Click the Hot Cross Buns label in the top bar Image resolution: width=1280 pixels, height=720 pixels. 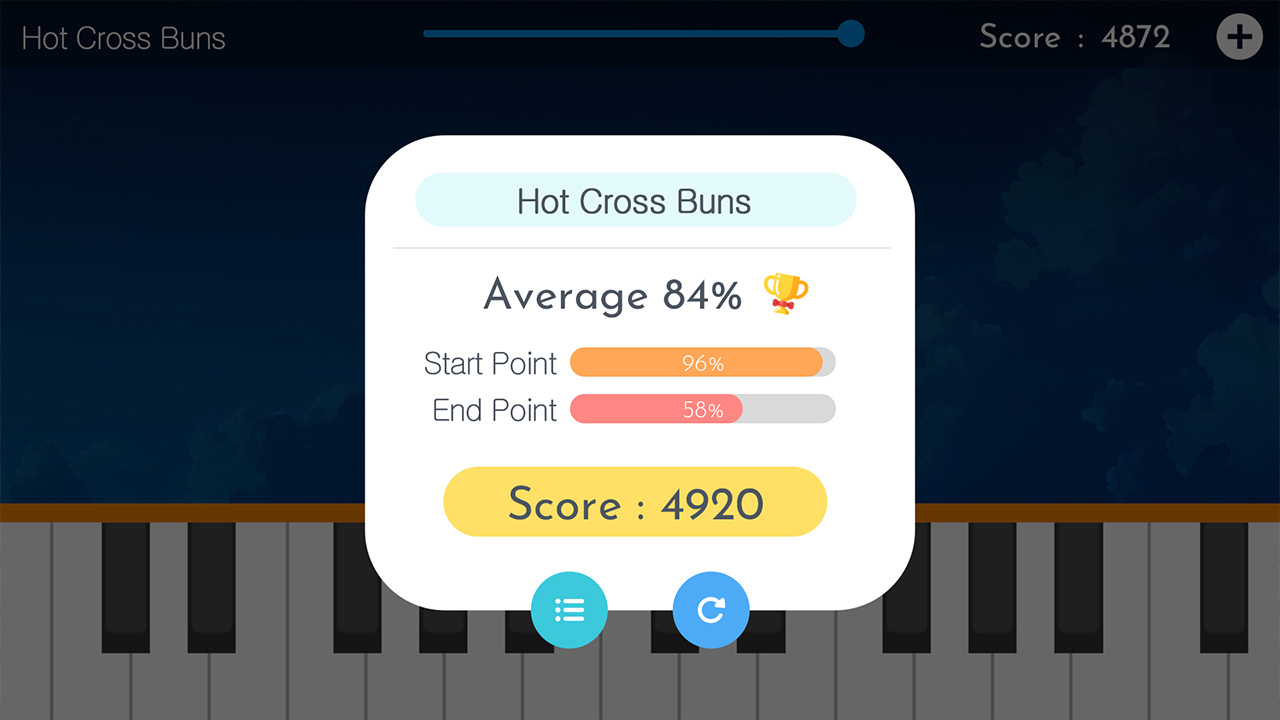click(122, 38)
